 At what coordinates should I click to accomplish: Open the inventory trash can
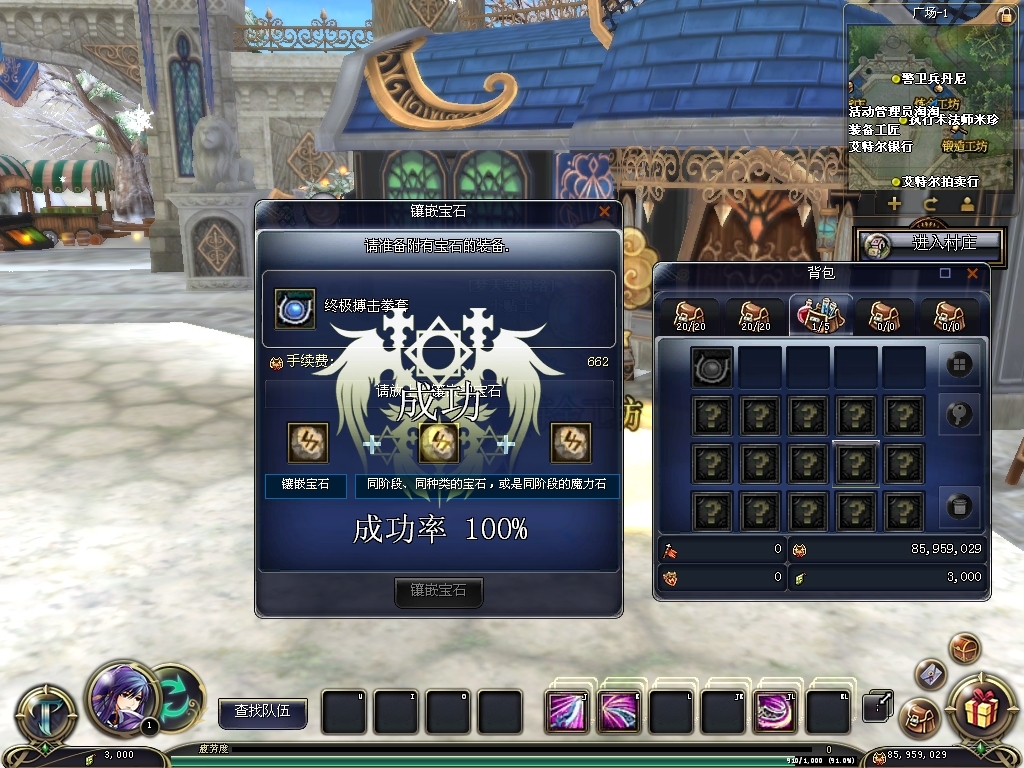pos(958,507)
